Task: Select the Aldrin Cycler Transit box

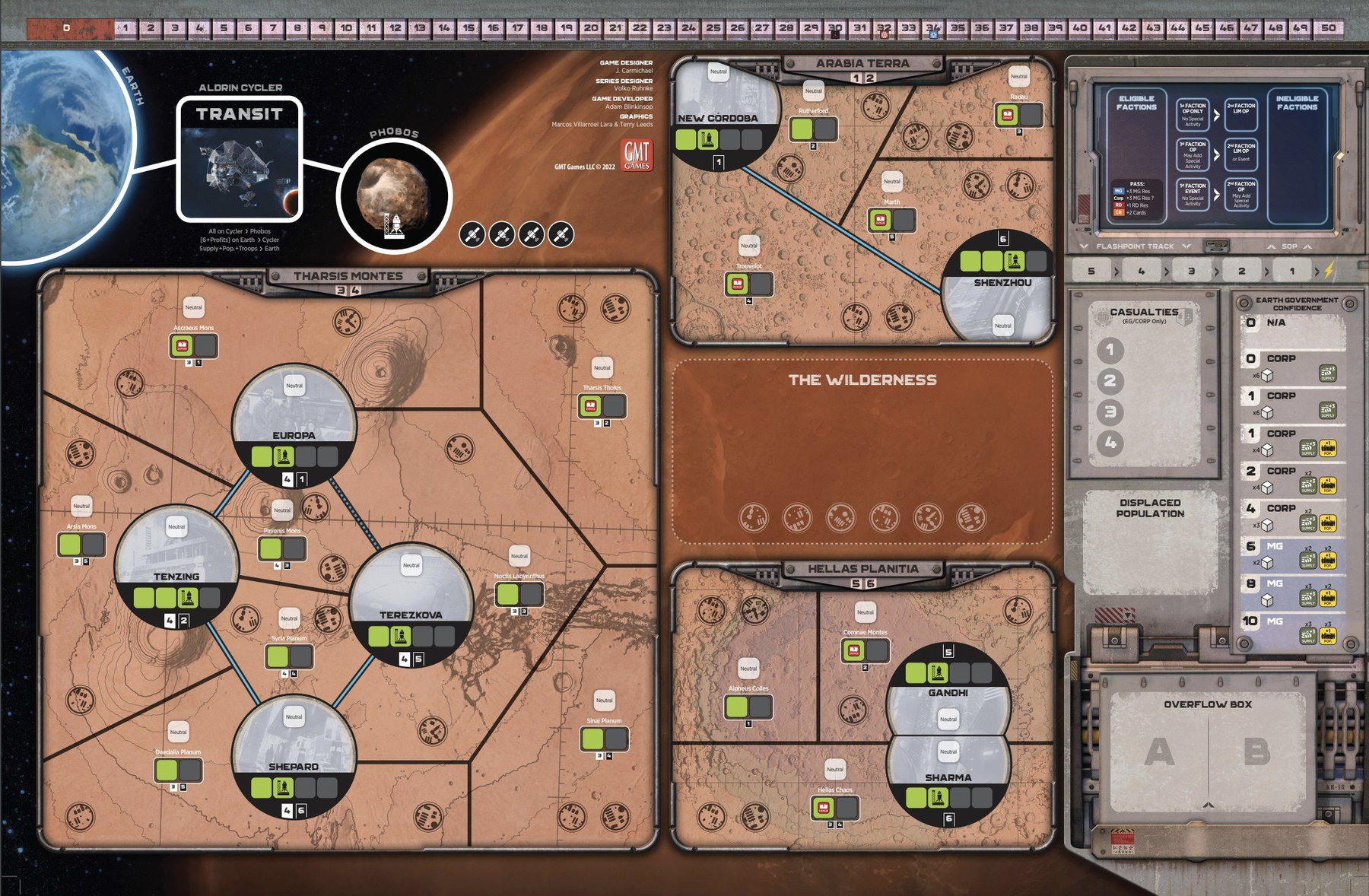Action: pos(240,159)
